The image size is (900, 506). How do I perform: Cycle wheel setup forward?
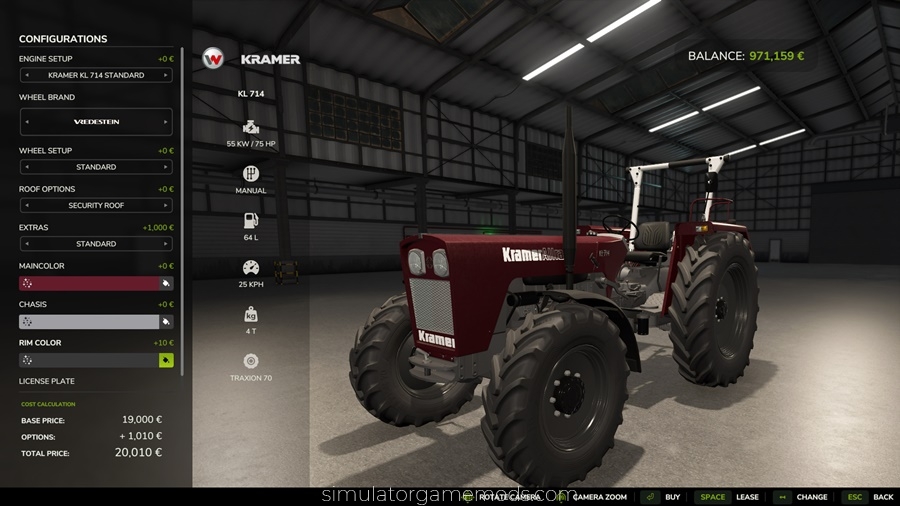166,167
